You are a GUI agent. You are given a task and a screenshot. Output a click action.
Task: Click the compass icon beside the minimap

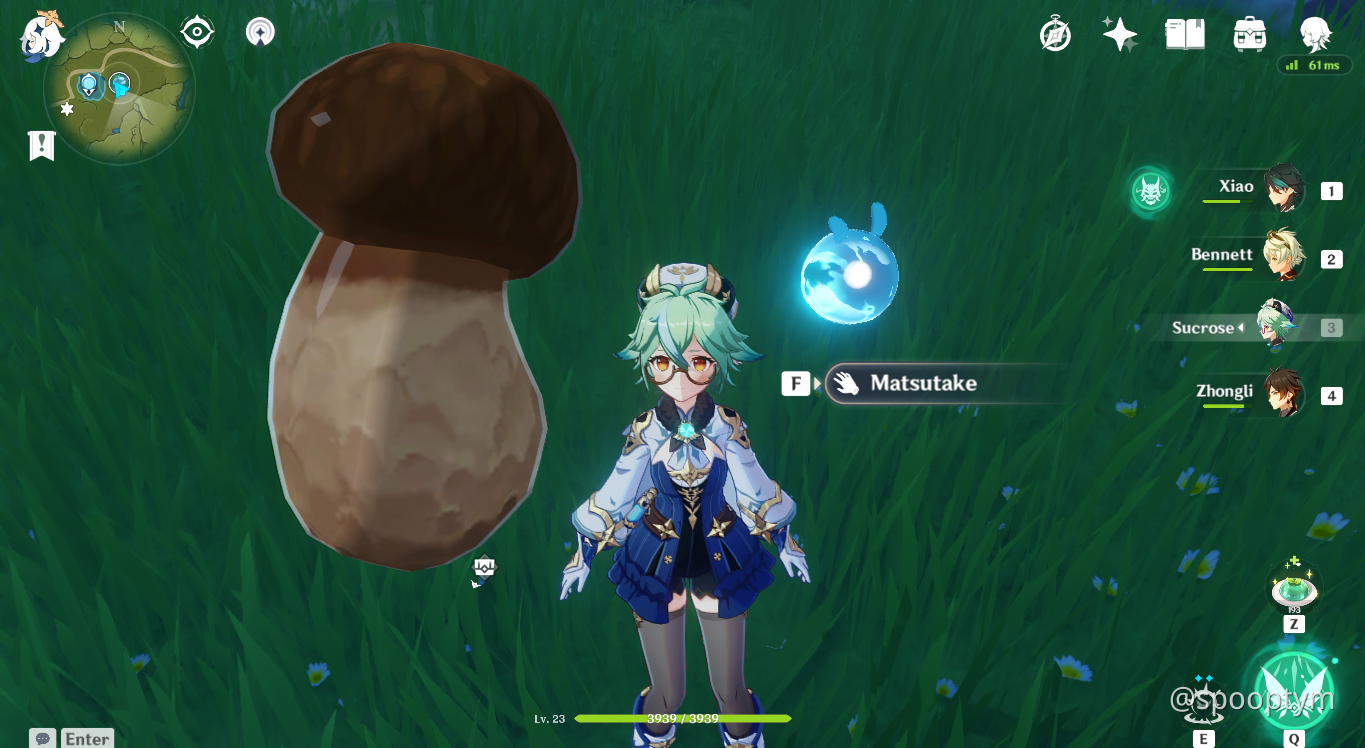(196, 30)
